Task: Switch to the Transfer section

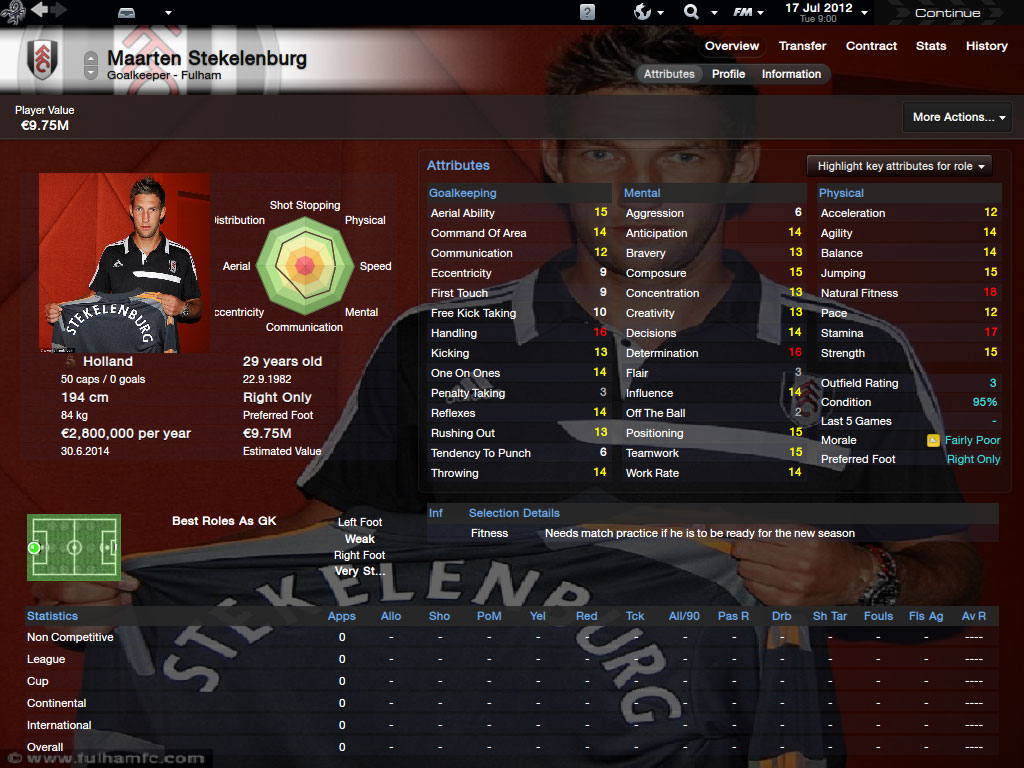Action: pyautogui.click(x=802, y=46)
